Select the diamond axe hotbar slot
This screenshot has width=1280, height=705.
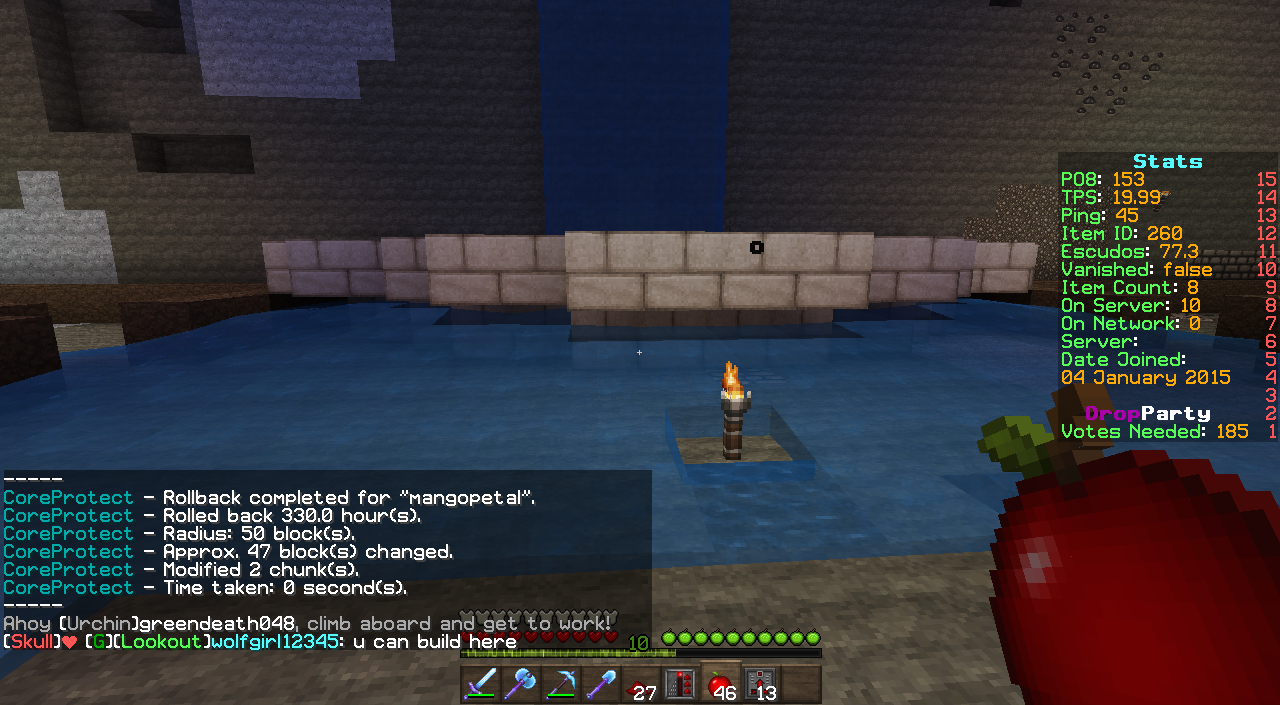pos(521,684)
